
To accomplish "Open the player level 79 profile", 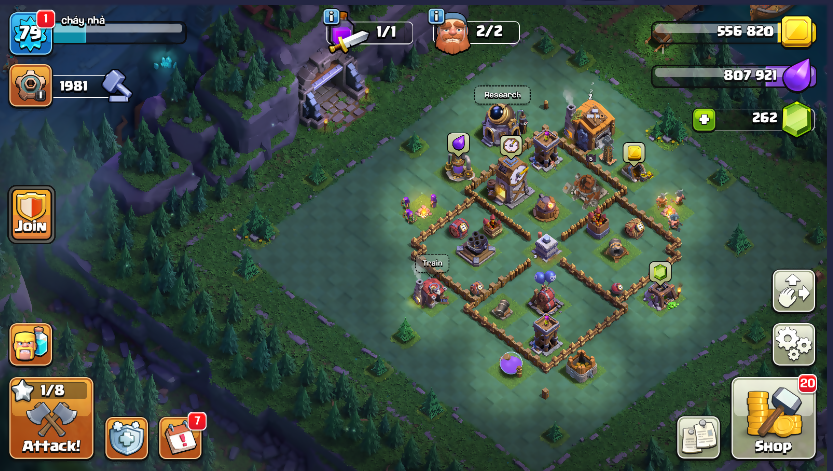I will [x=30, y=33].
